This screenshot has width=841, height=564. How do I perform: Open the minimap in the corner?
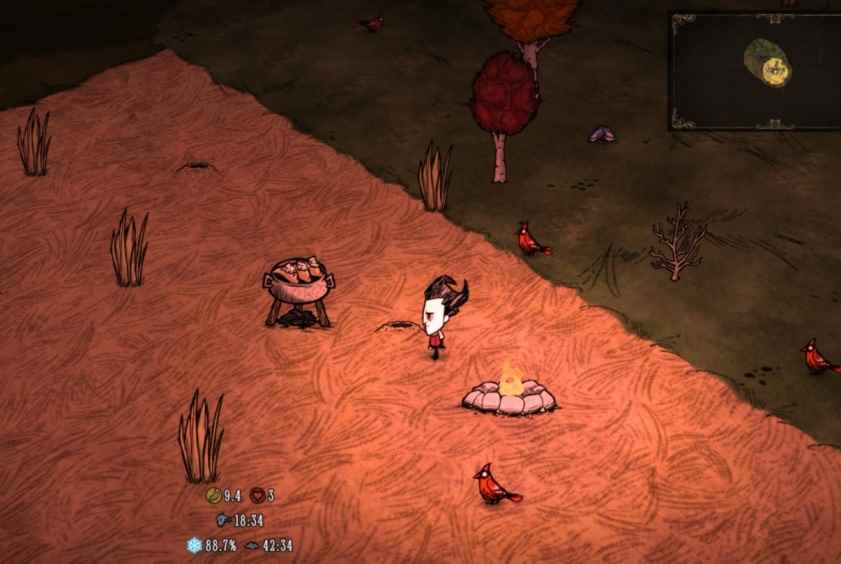(756, 70)
